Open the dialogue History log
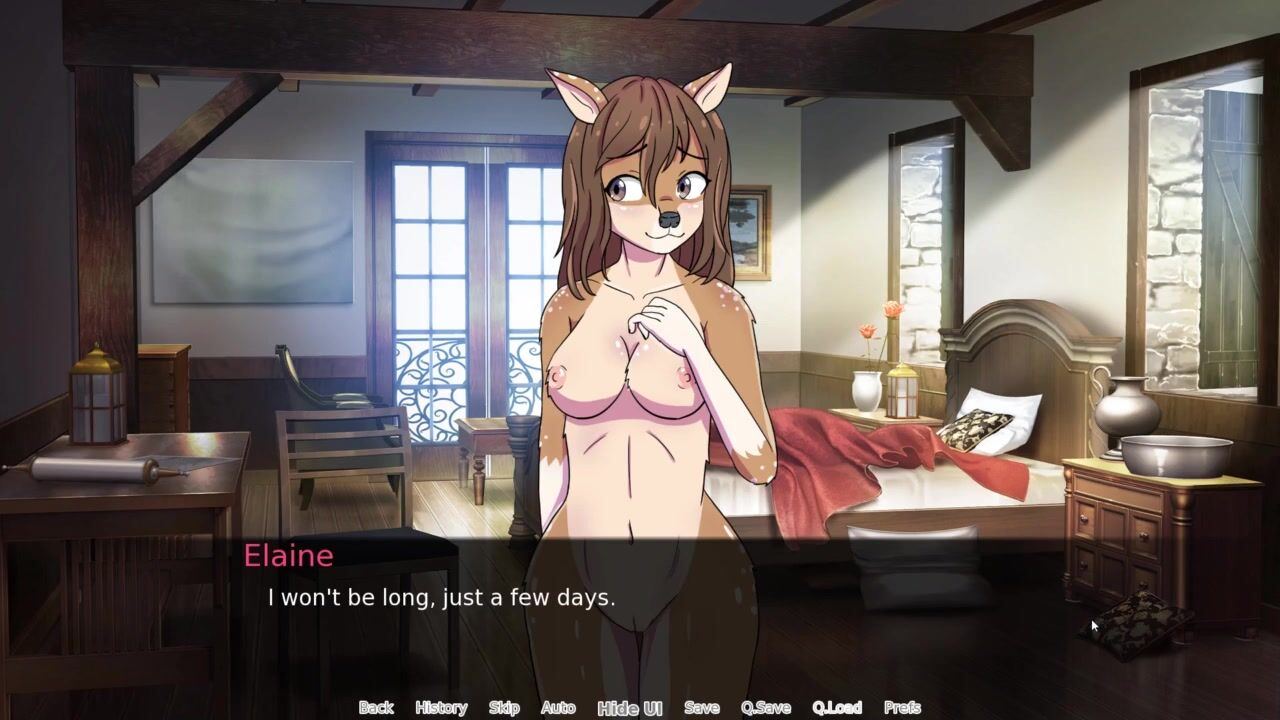Viewport: 1280px width, 720px height. pyautogui.click(x=441, y=708)
